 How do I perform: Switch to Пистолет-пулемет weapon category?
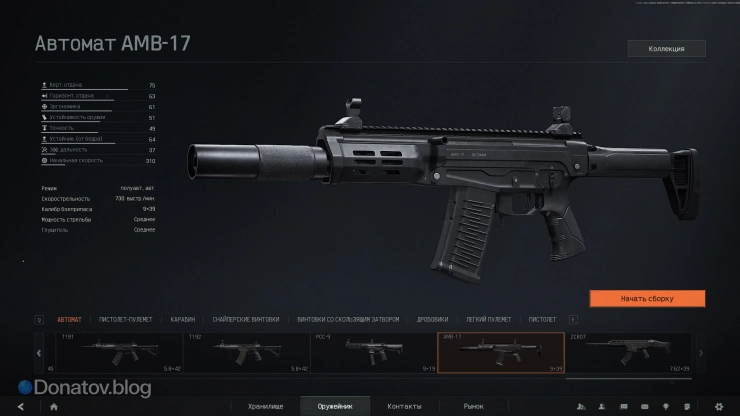(x=126, y=320)
